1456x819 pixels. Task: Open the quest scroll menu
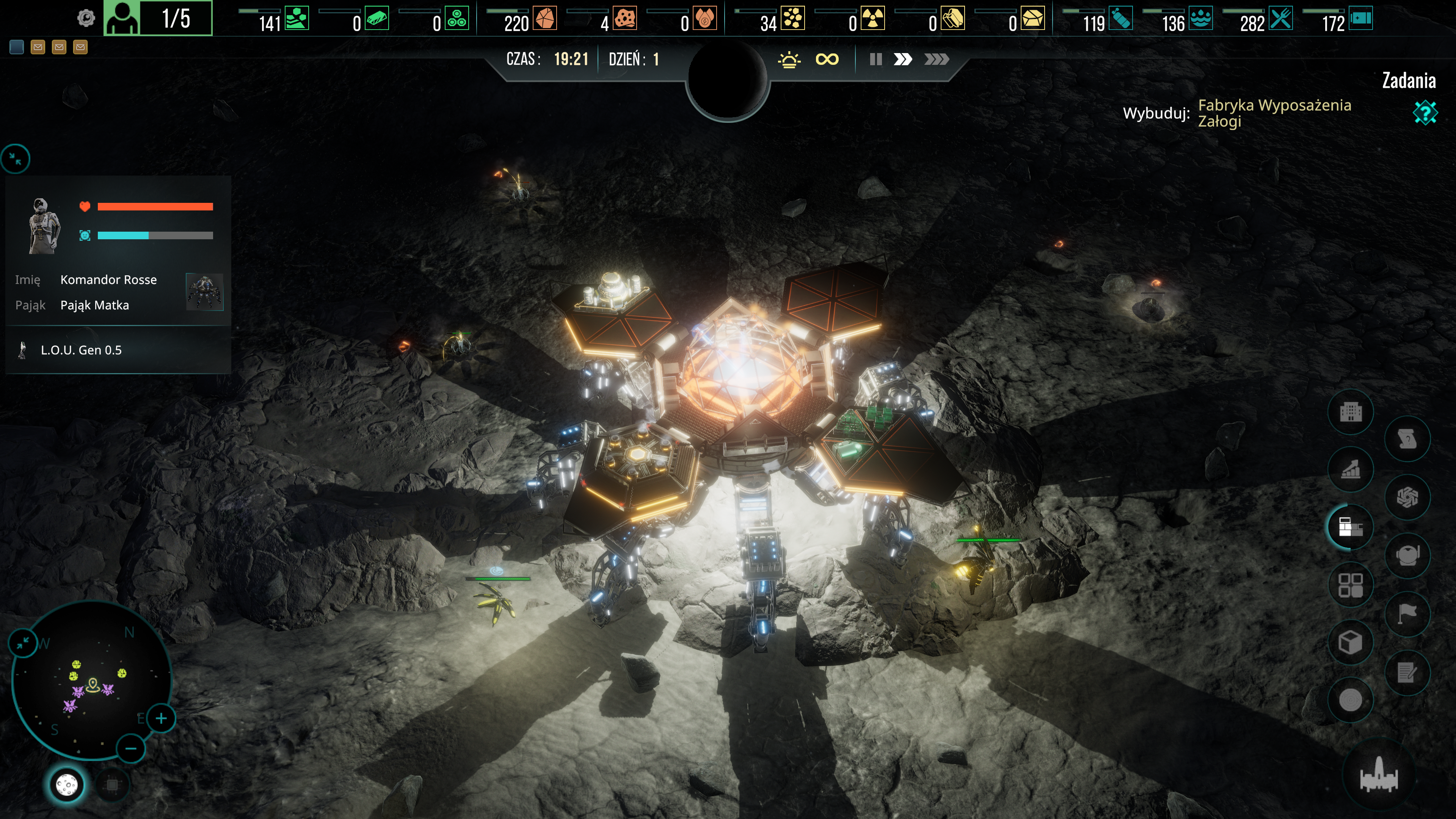click(x=1407, y=439)
